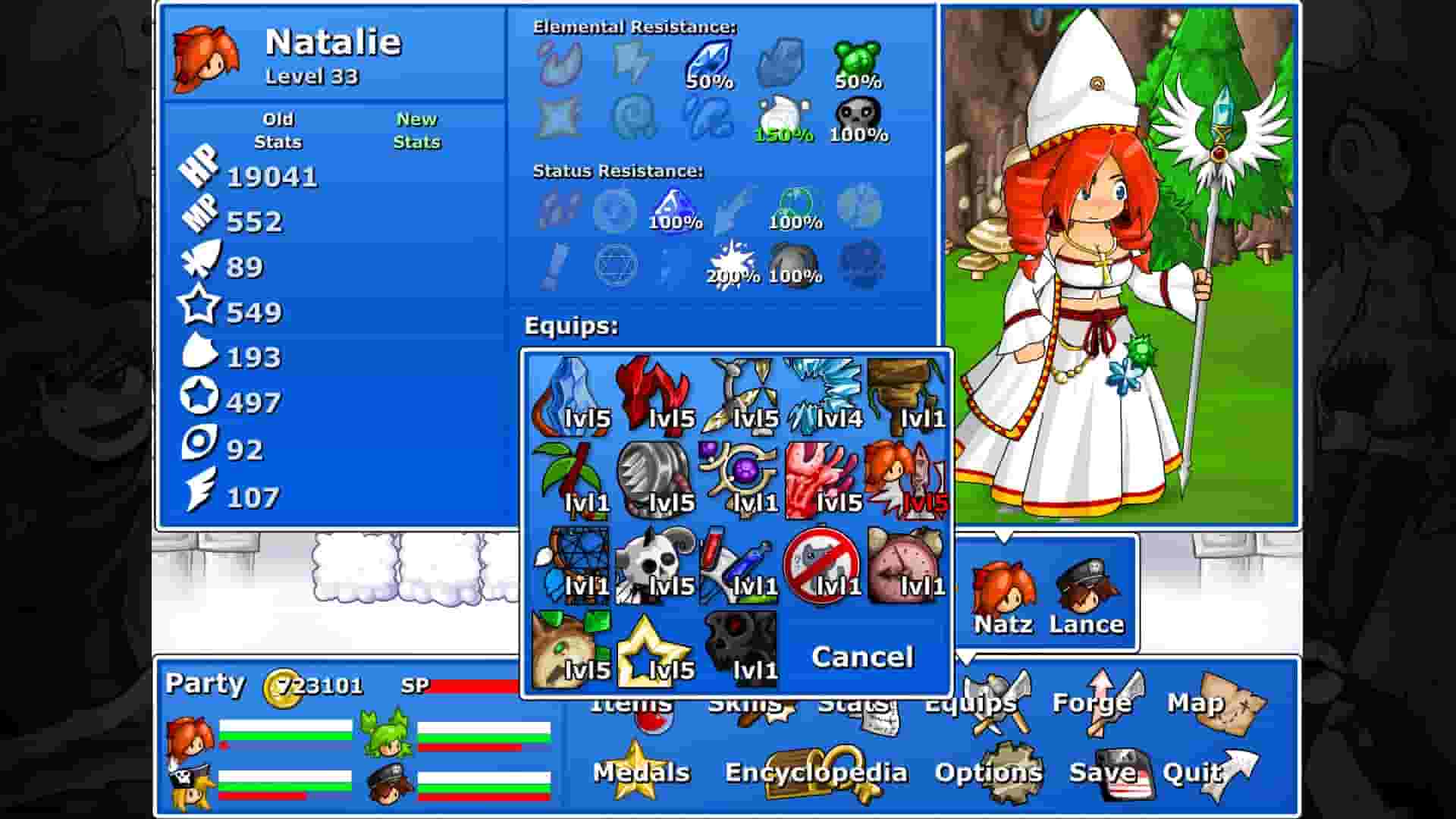
Task: Open the Encyclopedia
Action: pyautogui.click(x=815, y=772)
